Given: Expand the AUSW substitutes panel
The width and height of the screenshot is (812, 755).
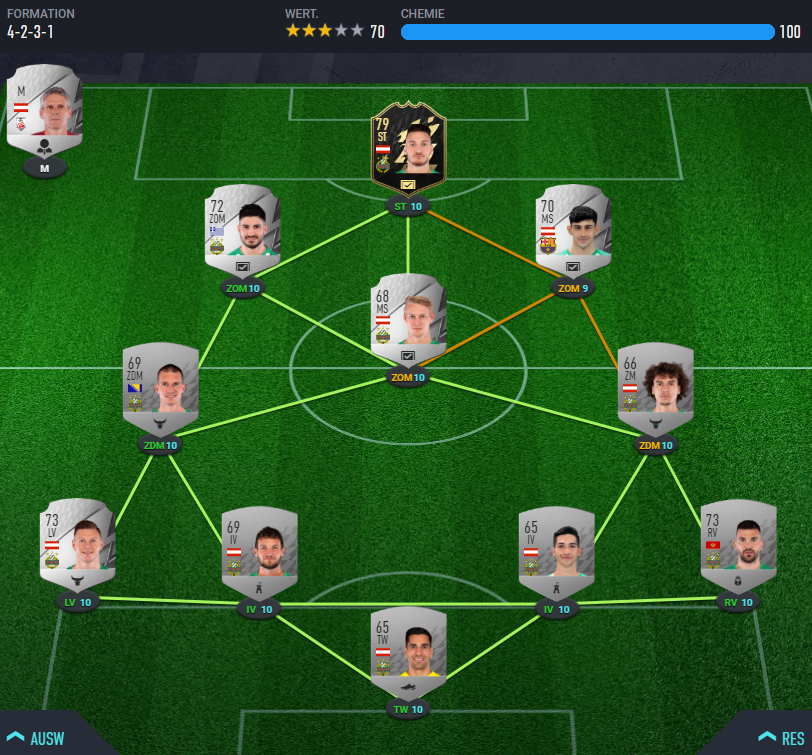Looking at the screenshot, I should (x=40, y=738).
